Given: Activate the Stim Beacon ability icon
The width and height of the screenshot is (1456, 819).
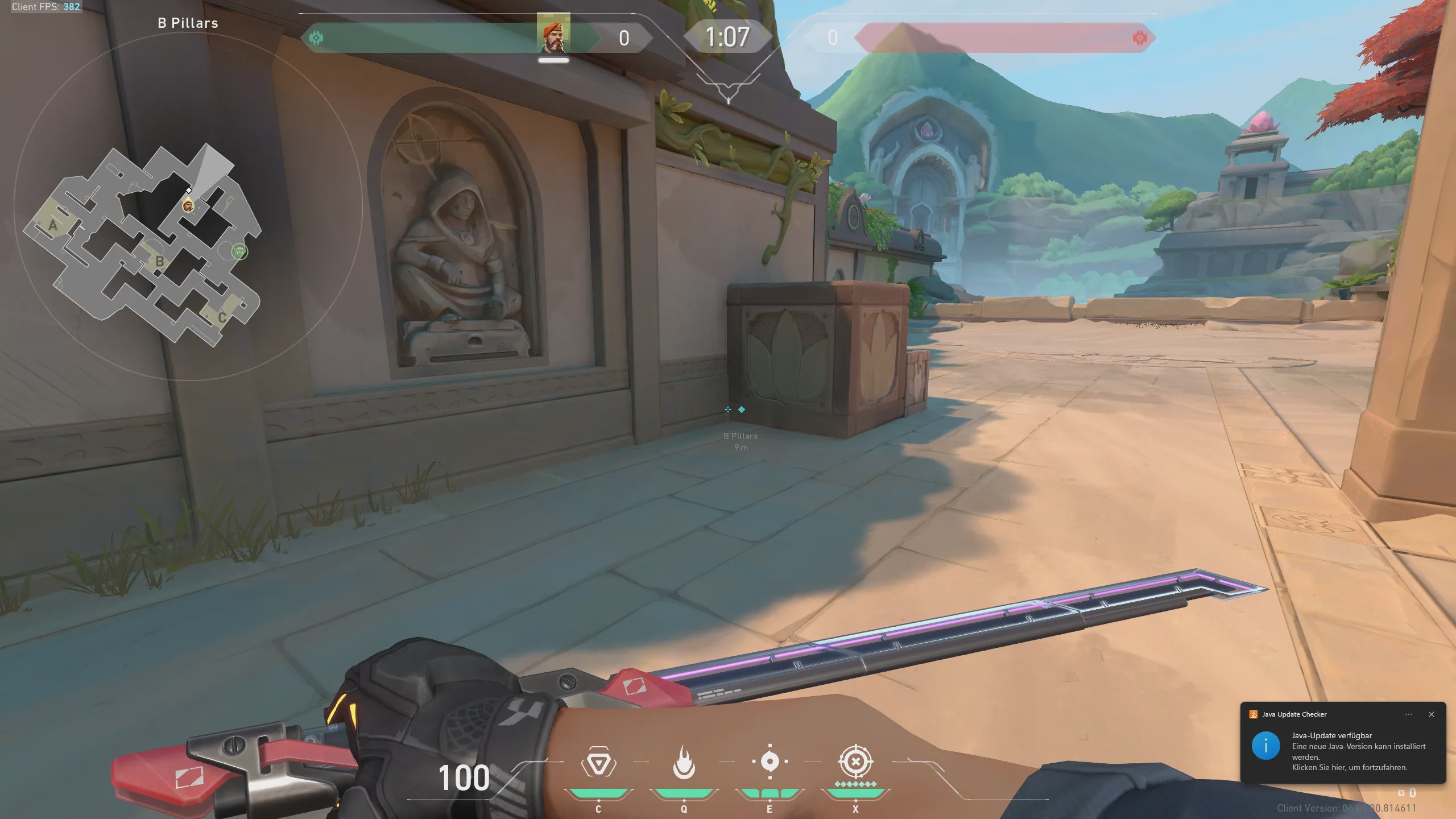Looking at the screenshot, I should coord(598,763).
